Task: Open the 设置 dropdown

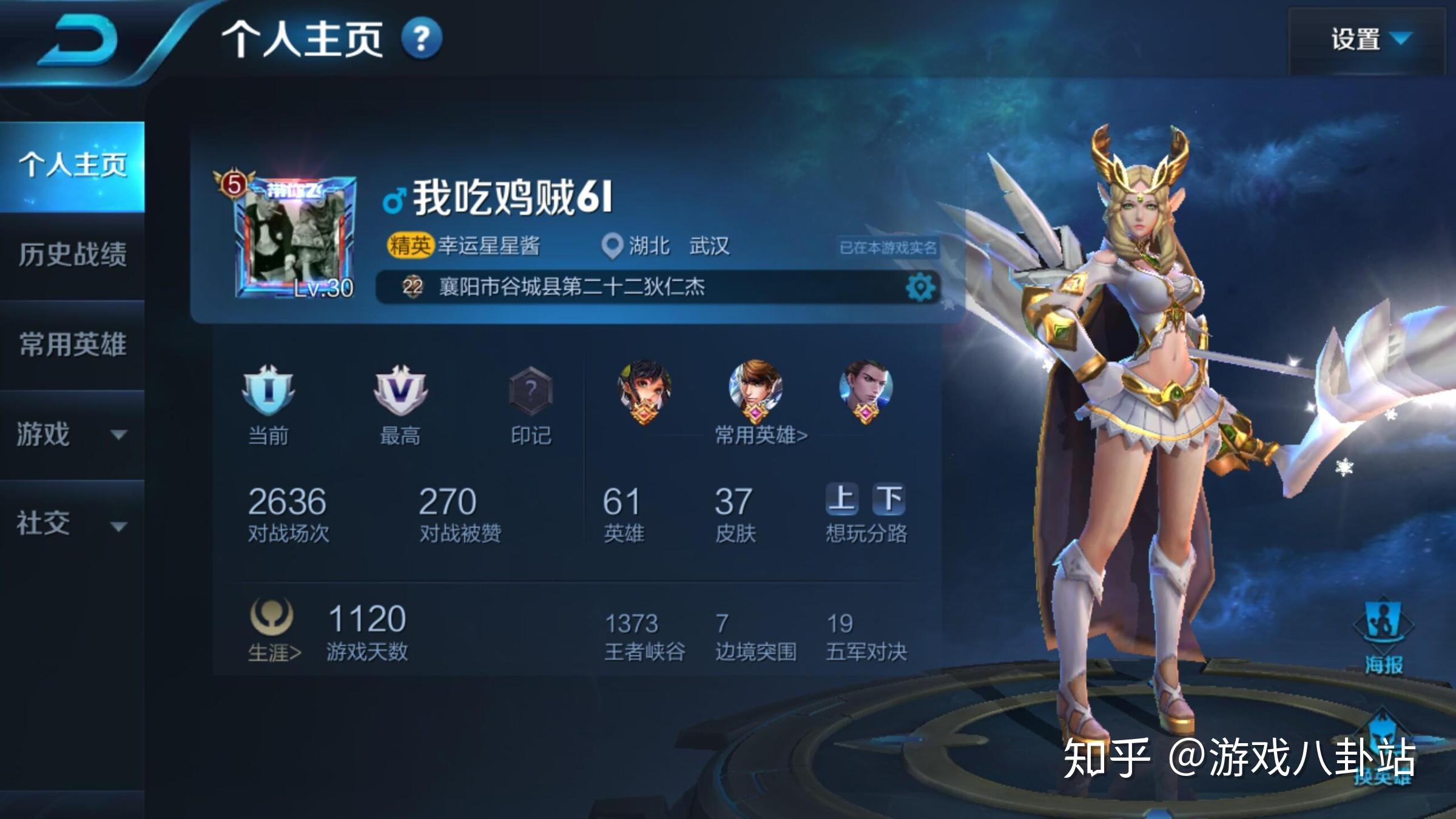Action: coord(1369,40)
